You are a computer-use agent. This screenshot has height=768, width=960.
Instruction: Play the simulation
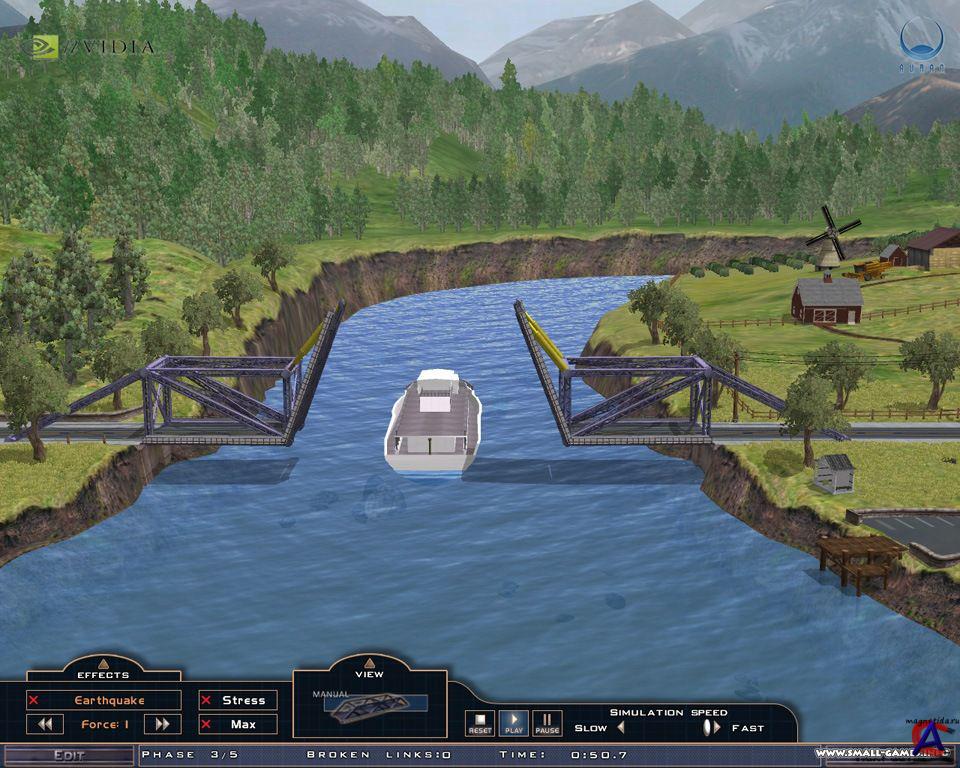514,722
